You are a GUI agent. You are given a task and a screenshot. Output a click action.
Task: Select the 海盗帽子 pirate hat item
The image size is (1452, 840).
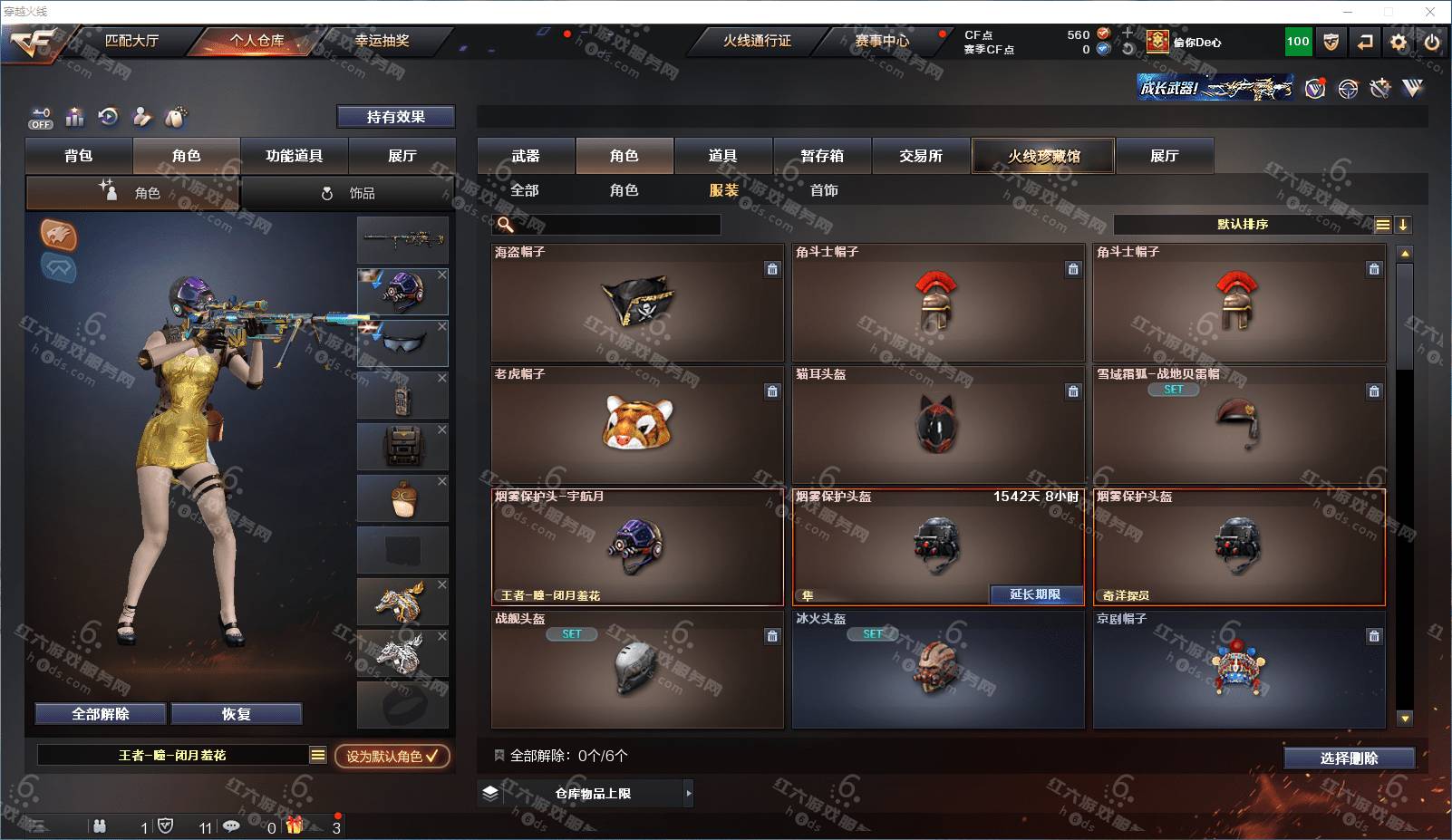[x=637, y=303]
